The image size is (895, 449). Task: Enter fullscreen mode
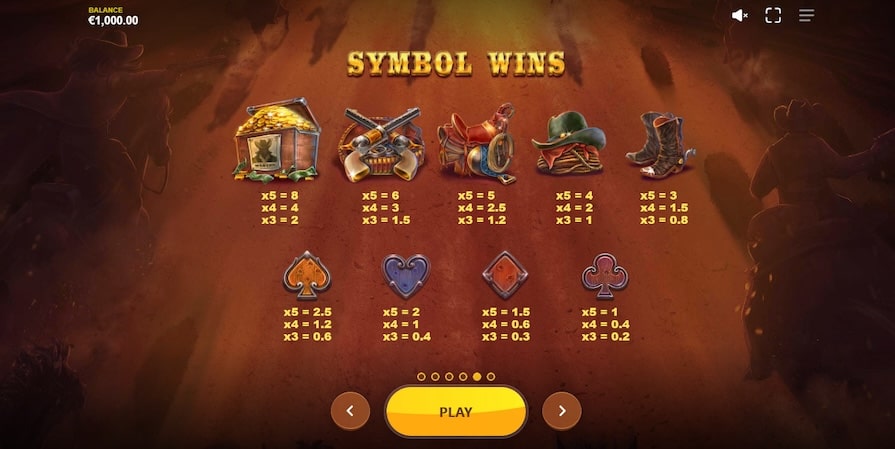[773, 15]
